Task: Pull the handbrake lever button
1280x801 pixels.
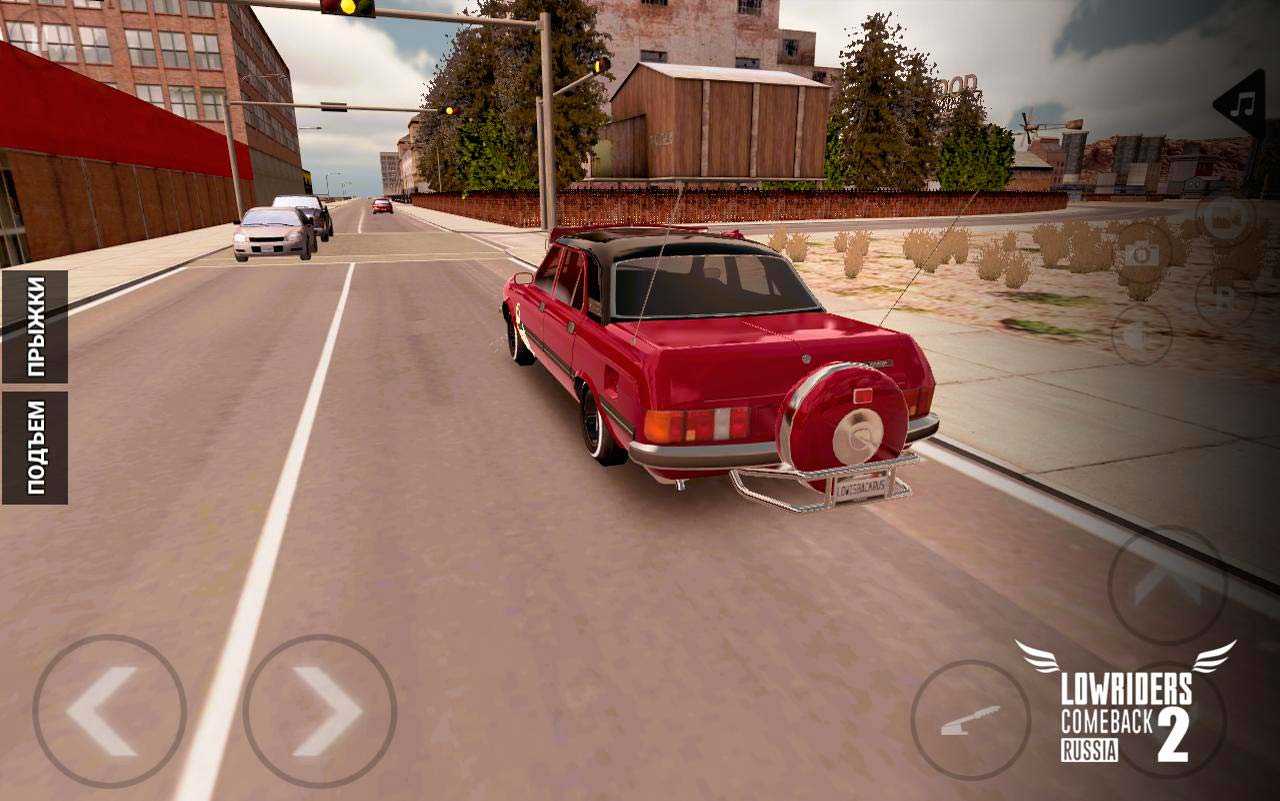Action: [x=970, y=720]
